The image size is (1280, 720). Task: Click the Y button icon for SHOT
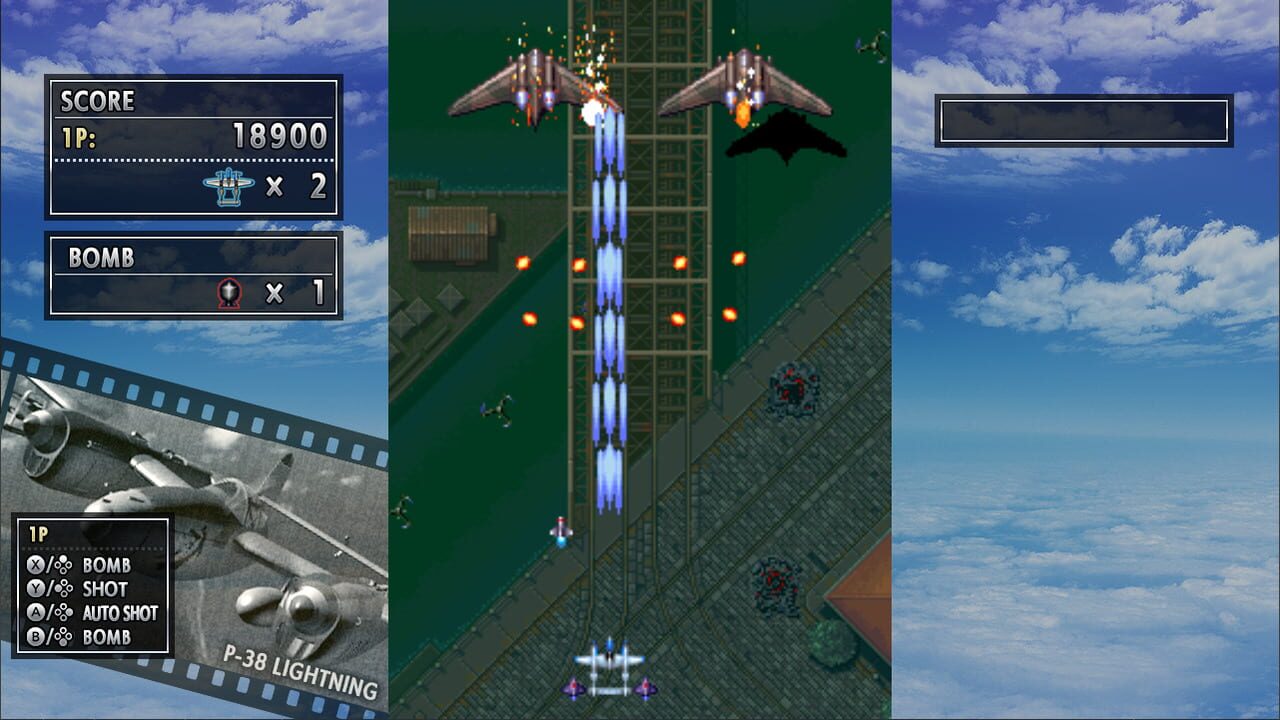[34, 588]
